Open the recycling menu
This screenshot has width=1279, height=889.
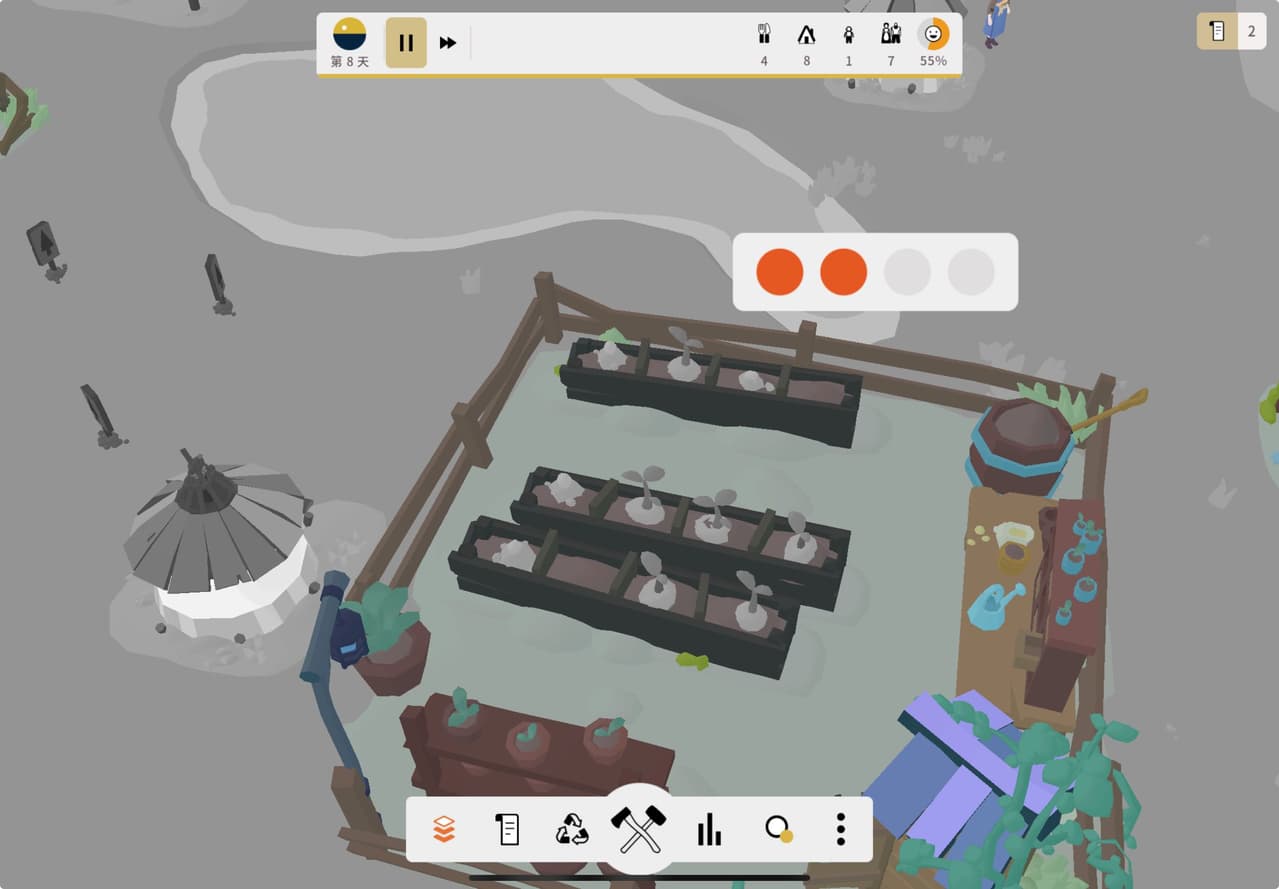(572, 829)
